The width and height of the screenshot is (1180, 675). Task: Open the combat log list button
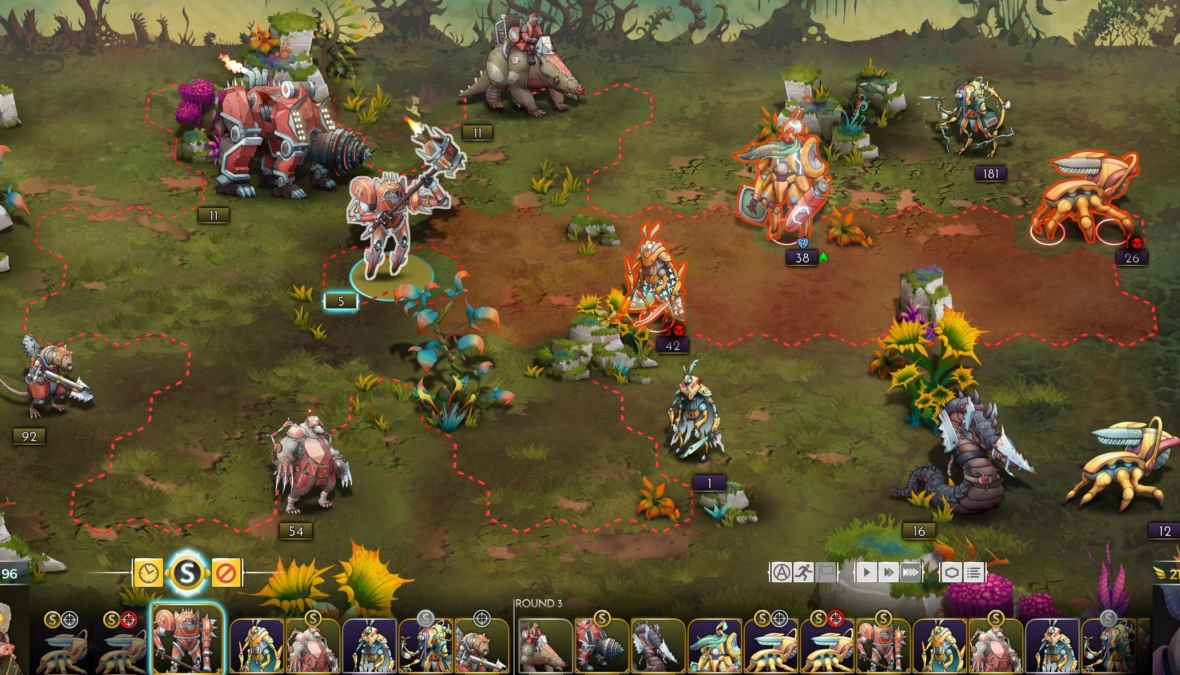[974, 572]
